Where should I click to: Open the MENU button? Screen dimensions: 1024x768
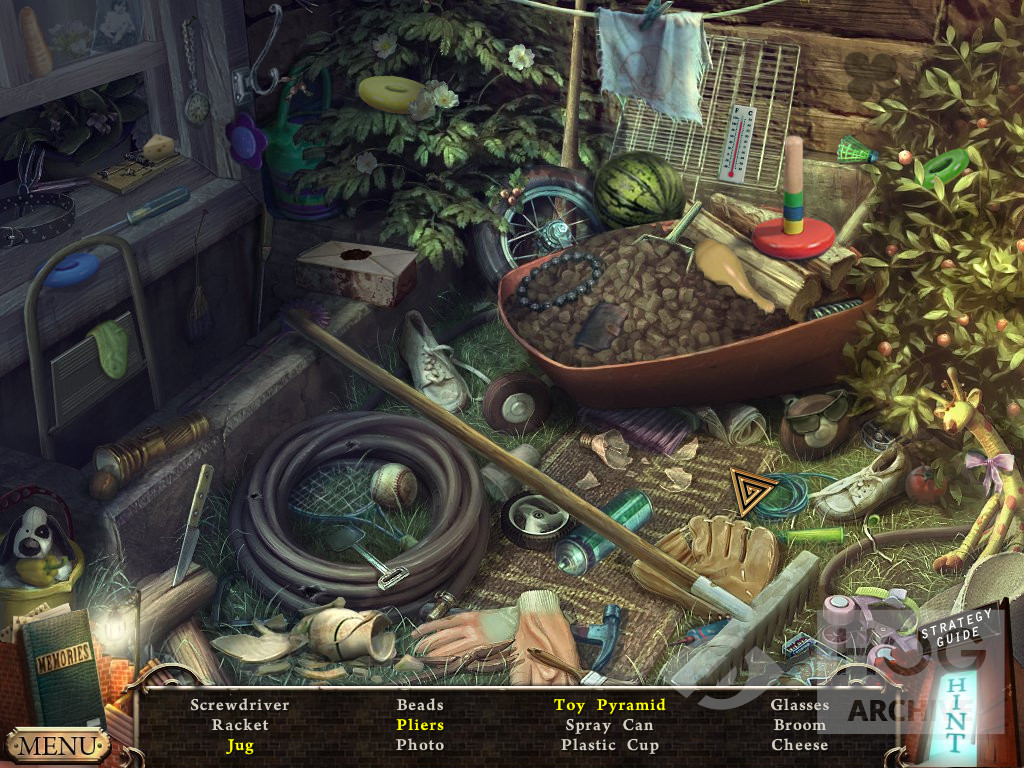57,746
